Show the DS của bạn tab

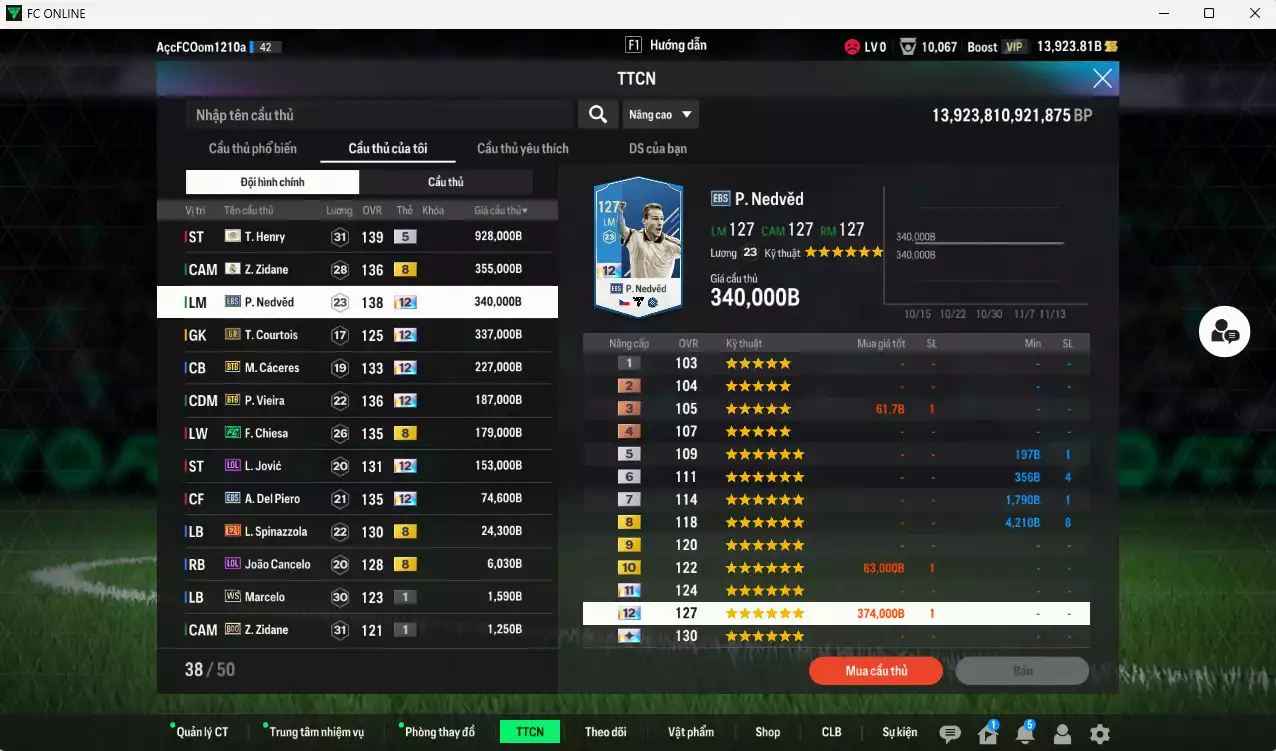(x=657, y=149)
